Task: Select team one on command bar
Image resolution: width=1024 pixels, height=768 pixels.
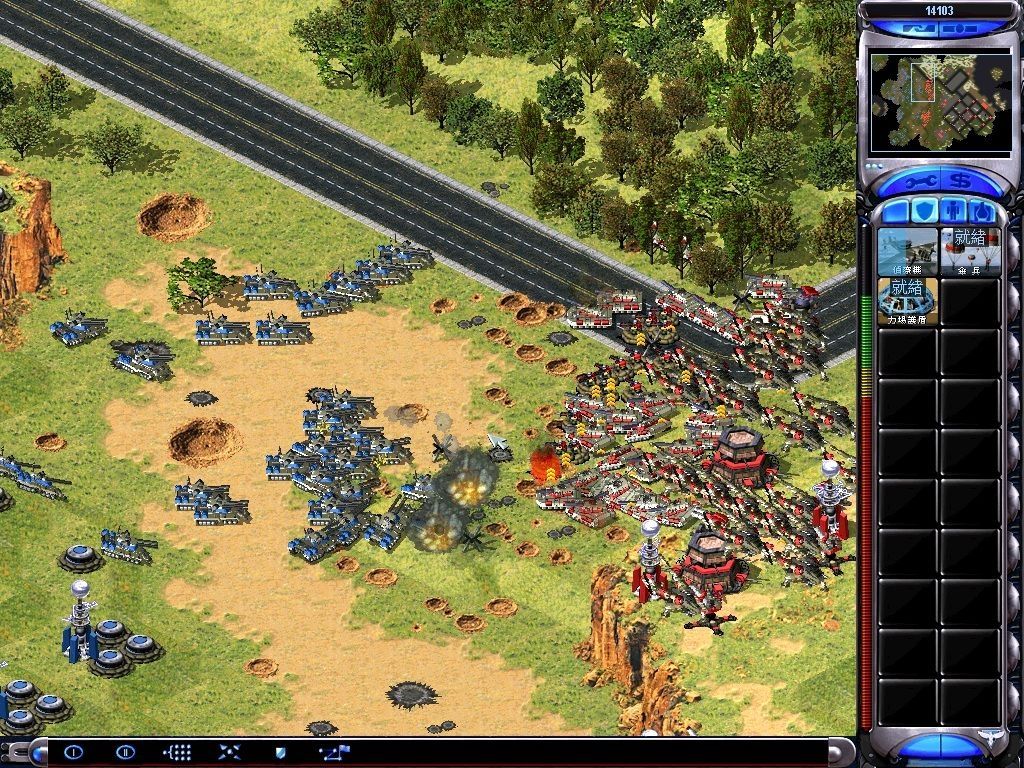Action: (73, 752)
